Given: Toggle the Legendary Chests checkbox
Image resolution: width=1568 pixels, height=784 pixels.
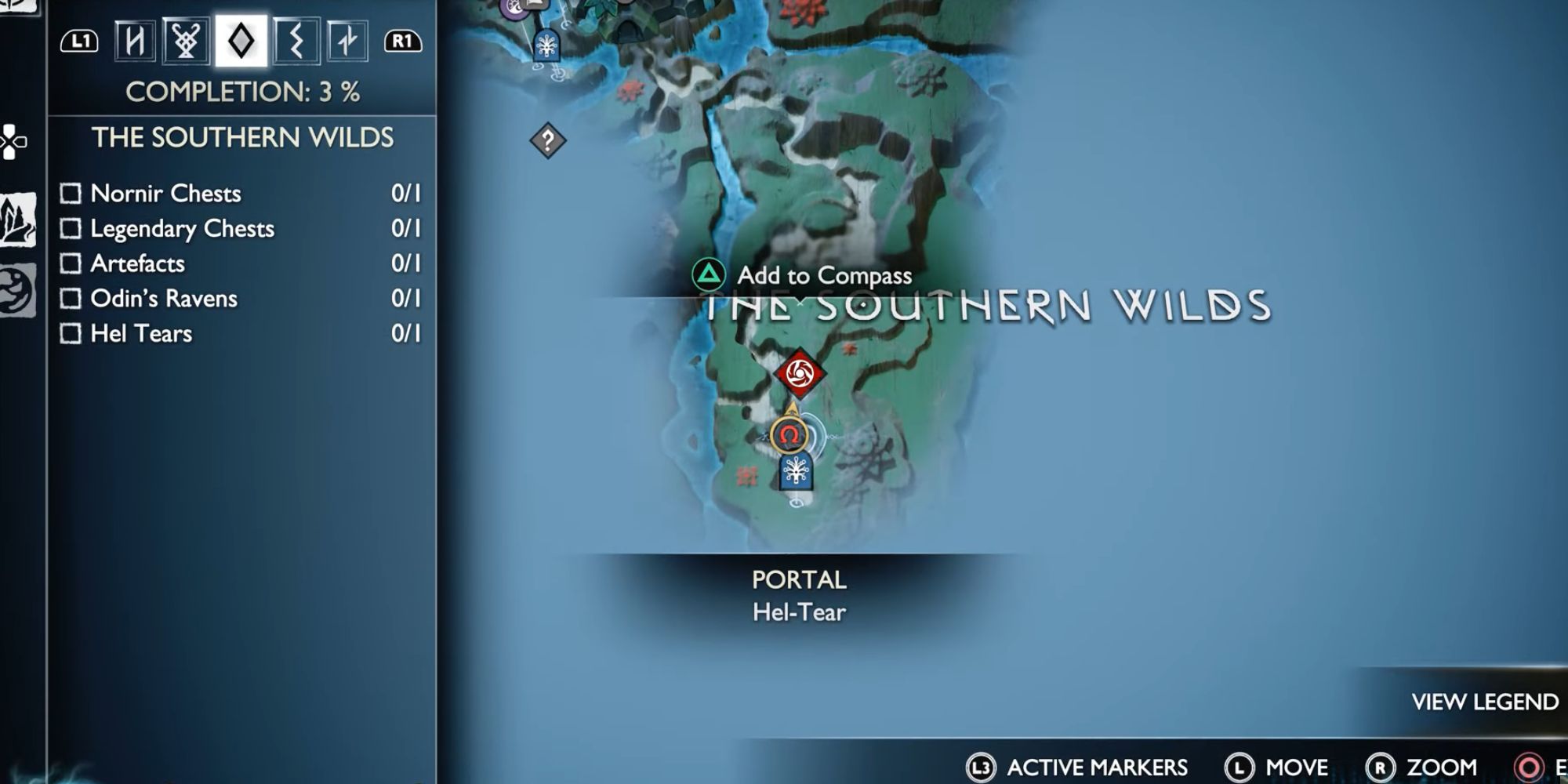Looking at the screenshot, I should pyautogui.click(x=71, y=228).
